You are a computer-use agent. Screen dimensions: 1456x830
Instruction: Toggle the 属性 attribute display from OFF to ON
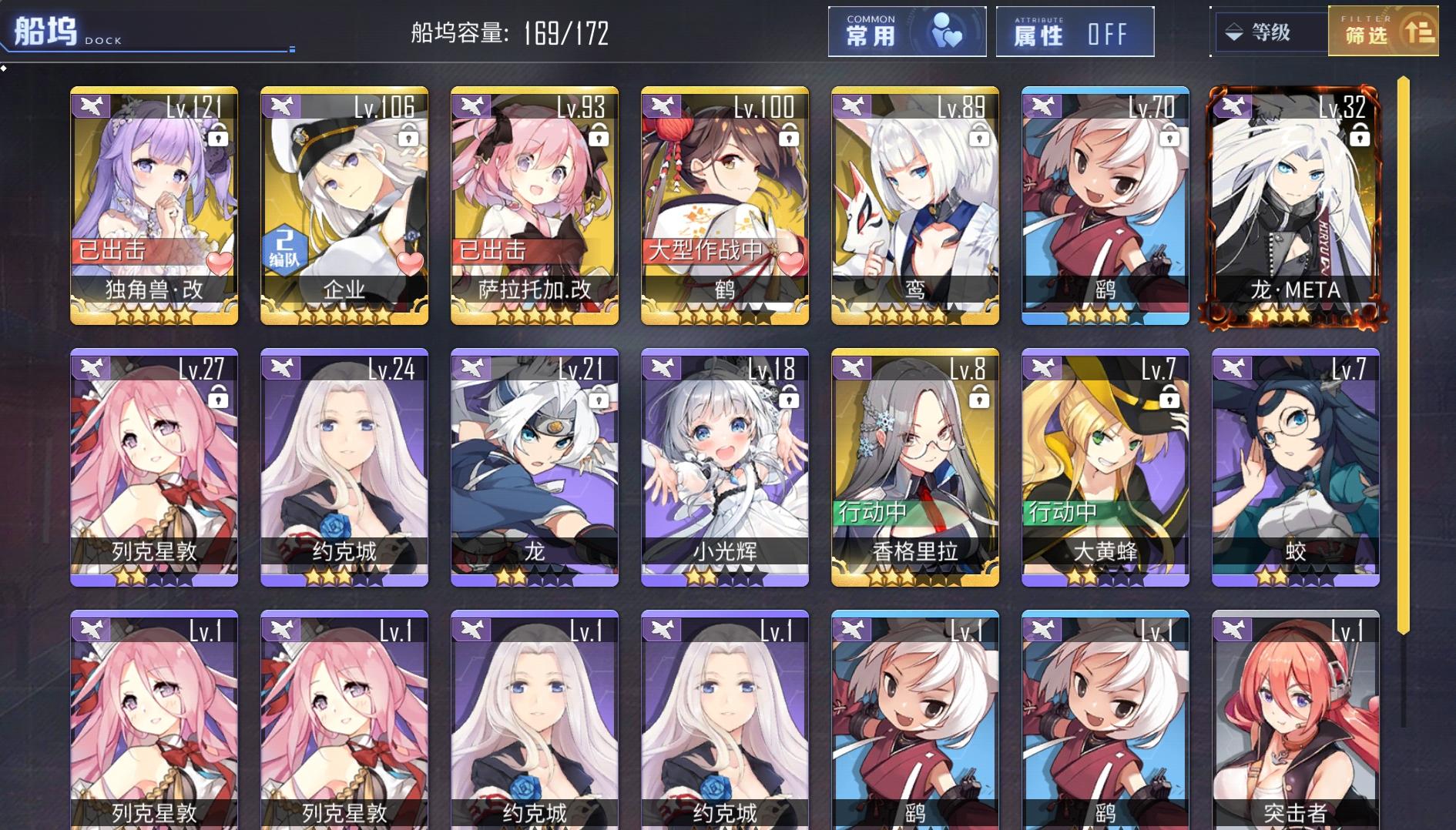click(x=1075, y=32)
